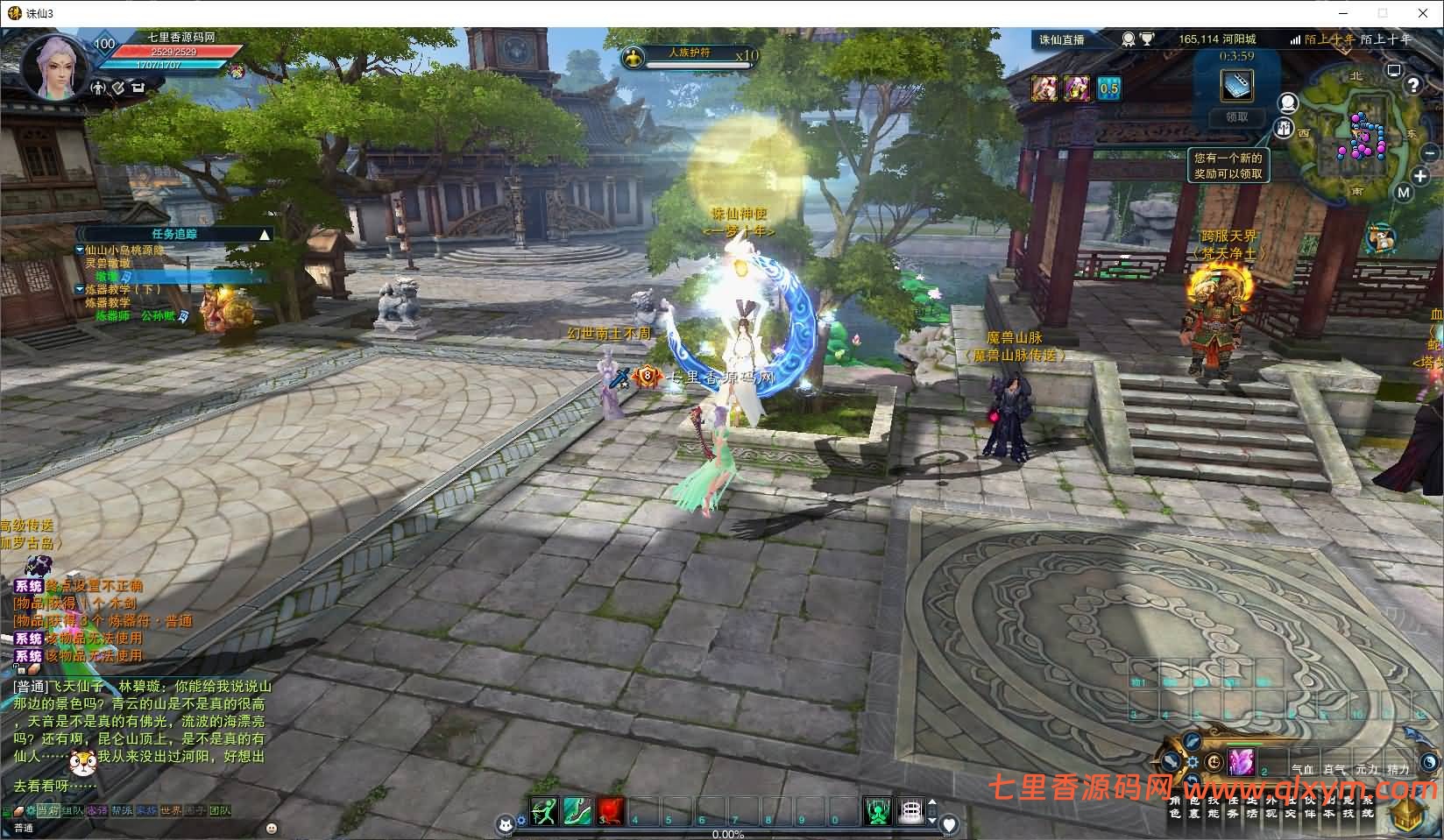Activate the green running figure skill

[544, 811]
